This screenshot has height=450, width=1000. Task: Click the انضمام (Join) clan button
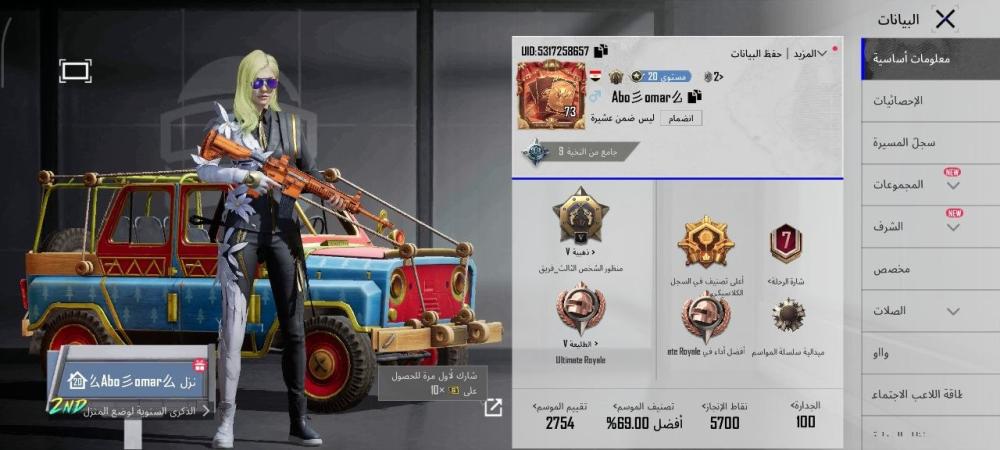coord(683,118)
